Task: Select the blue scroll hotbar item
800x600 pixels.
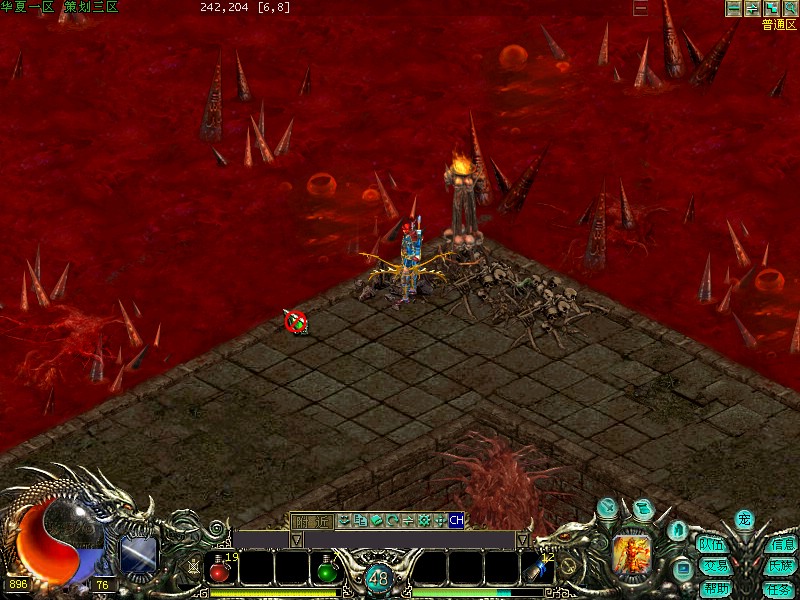Action: [x=538, y=570]
